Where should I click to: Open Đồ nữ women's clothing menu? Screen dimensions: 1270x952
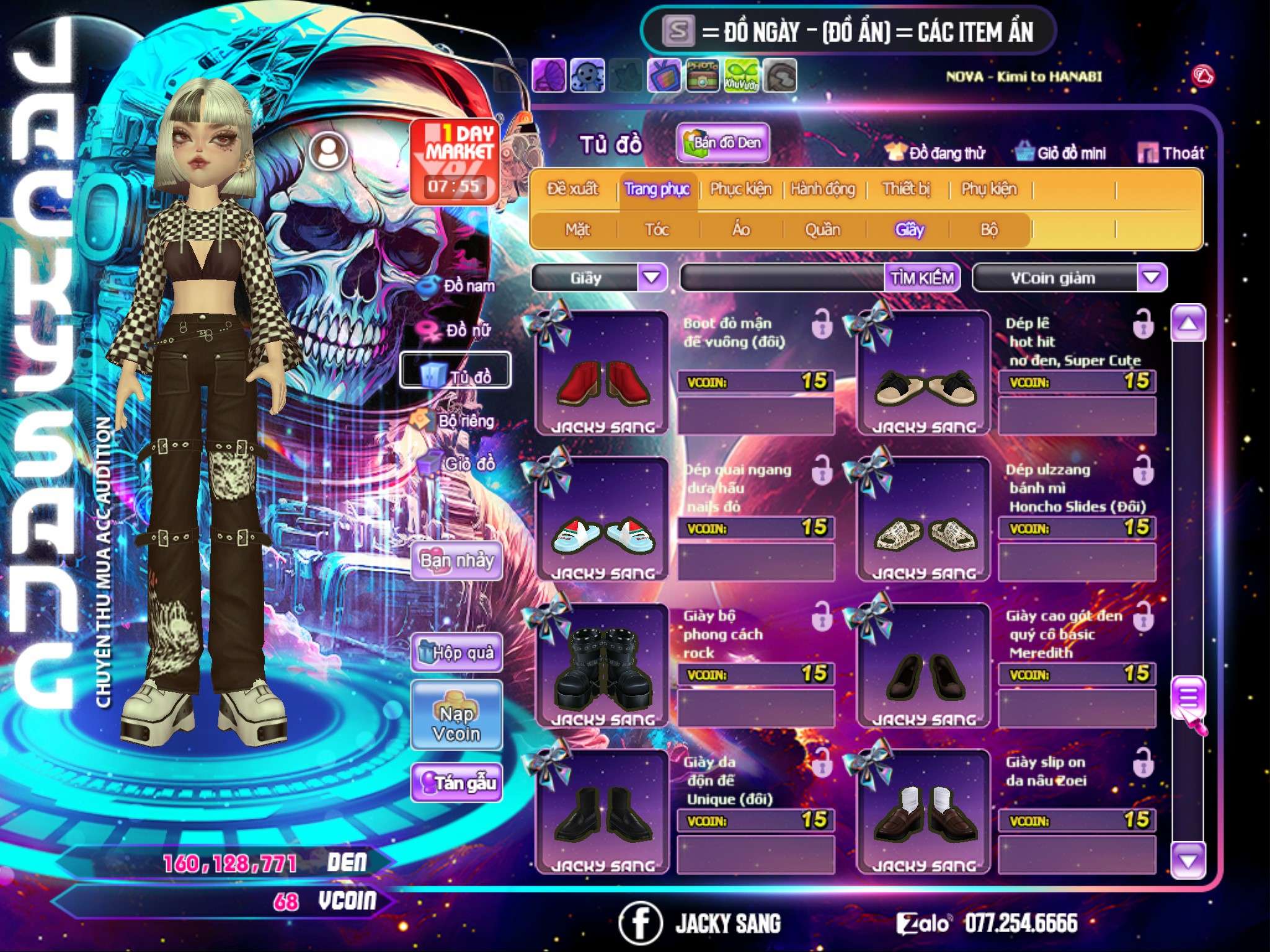pos(458,330)
